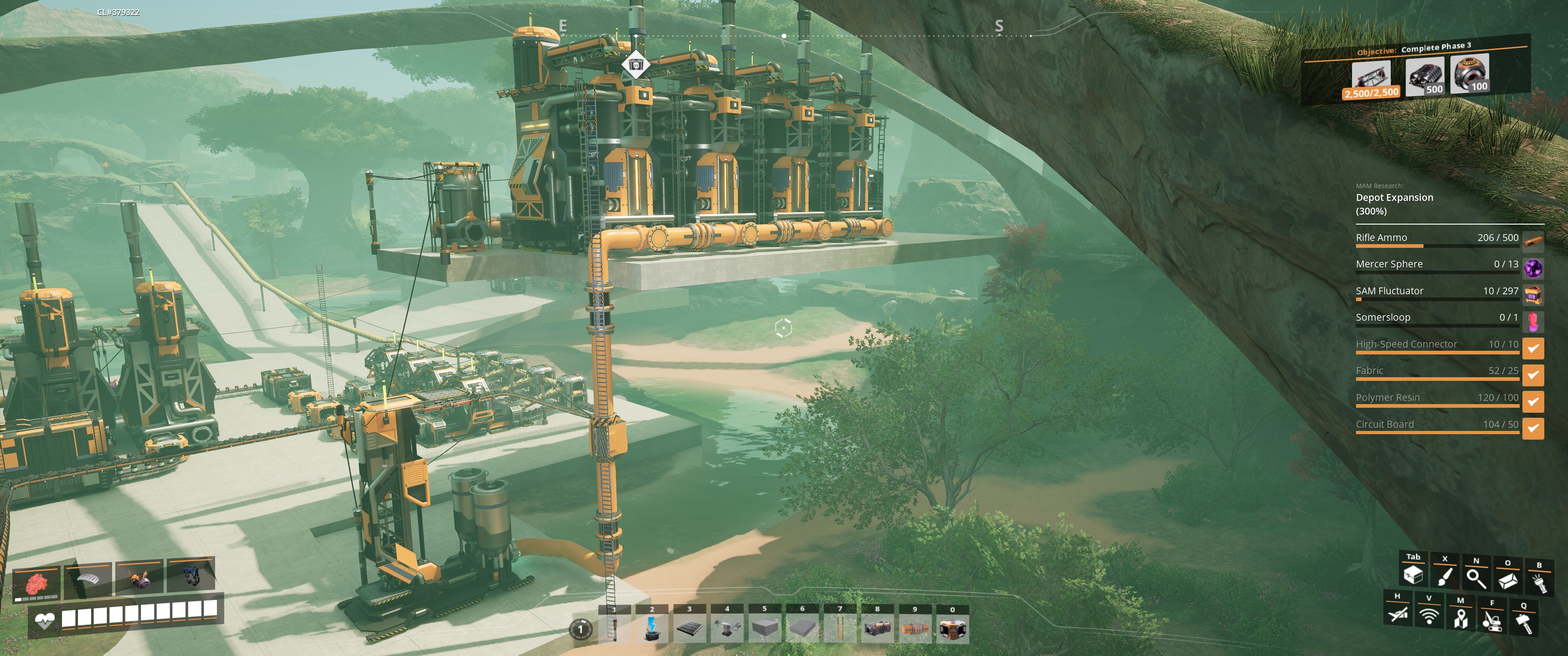Click the Wi-Fi signal icon
The height and width of the screenshot is (656, 1568).
click(1429, 616)
